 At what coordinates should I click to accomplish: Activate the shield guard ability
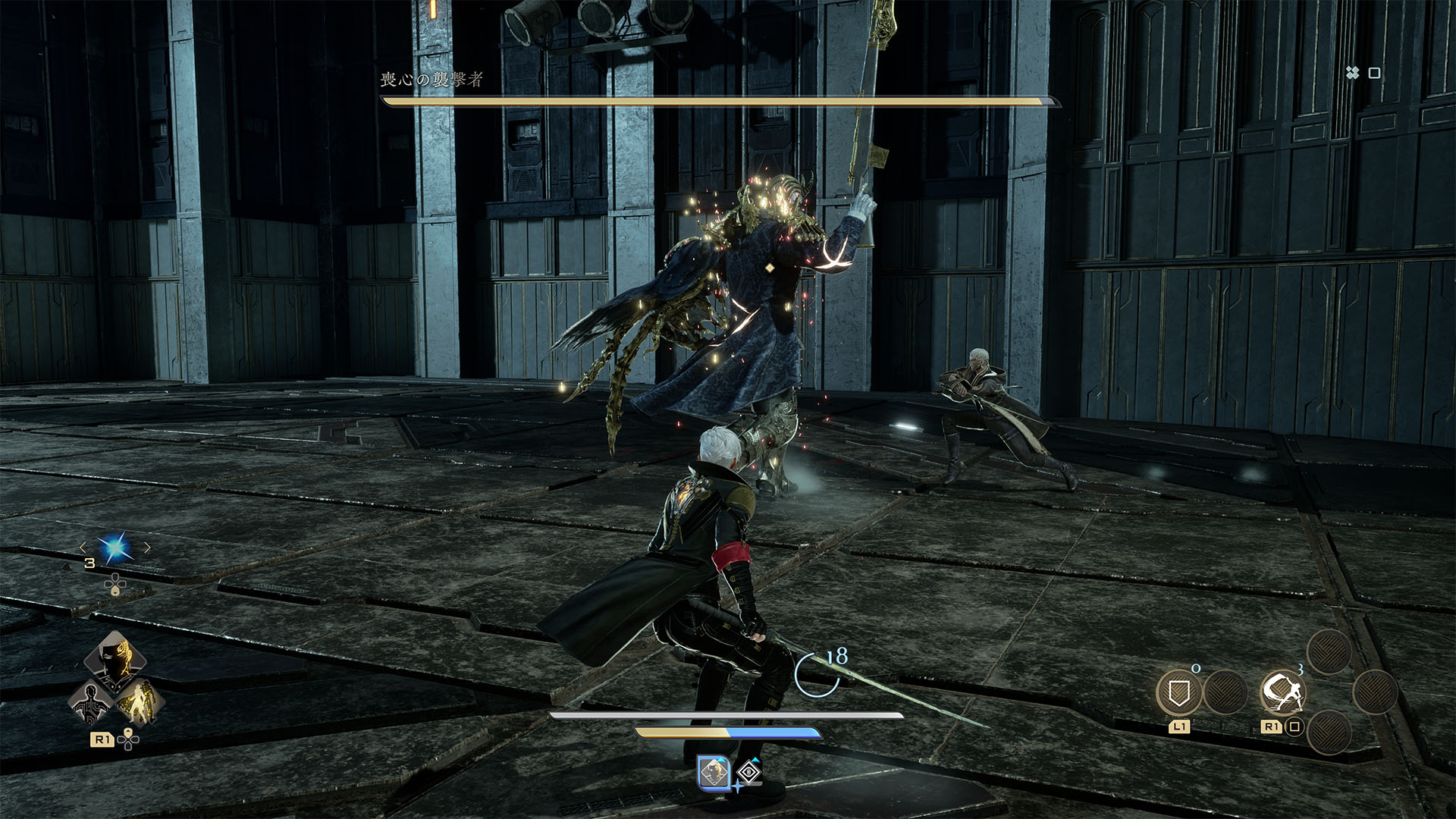point(1178,692)
